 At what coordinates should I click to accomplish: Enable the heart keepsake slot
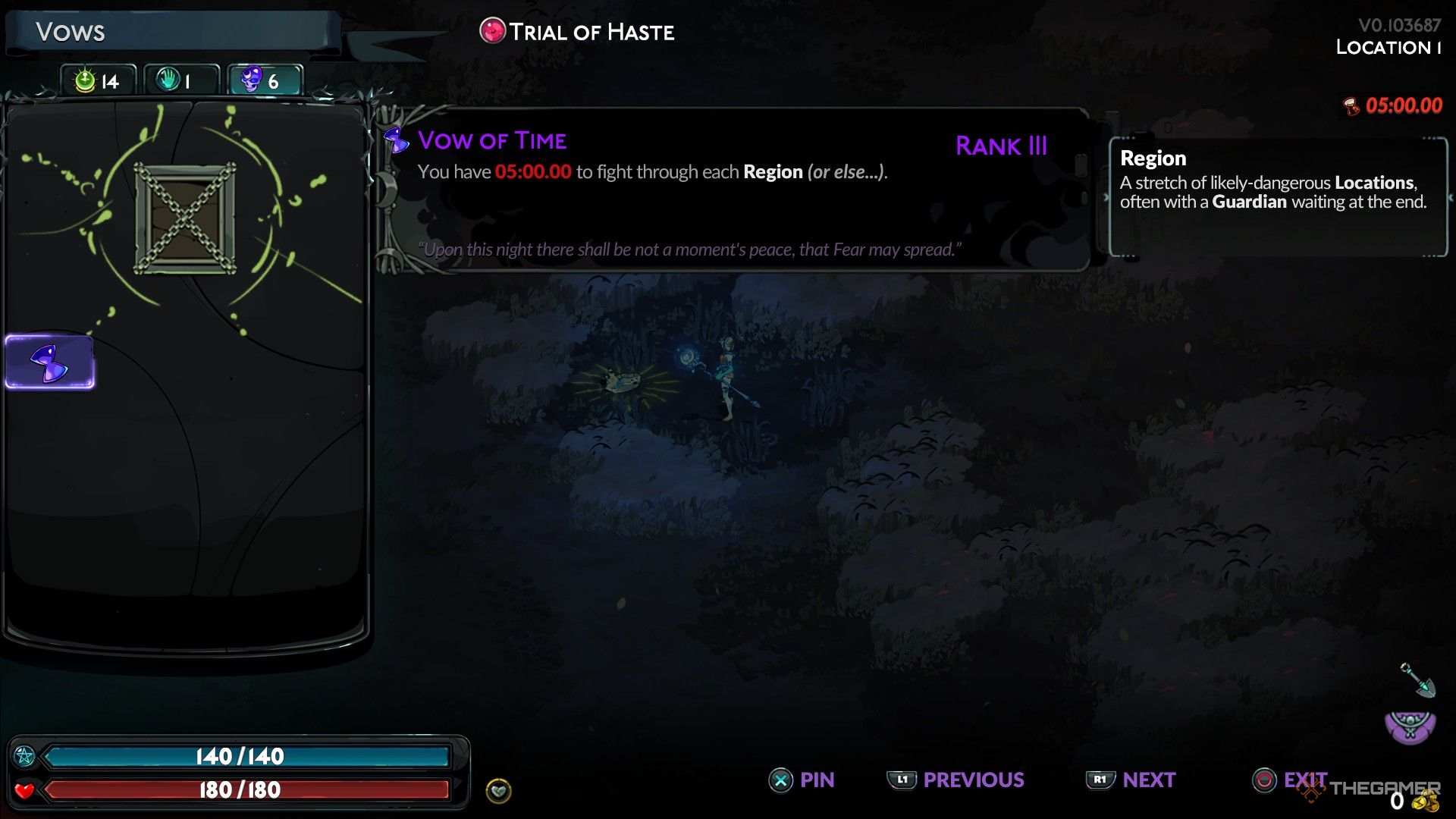[498, 791]
